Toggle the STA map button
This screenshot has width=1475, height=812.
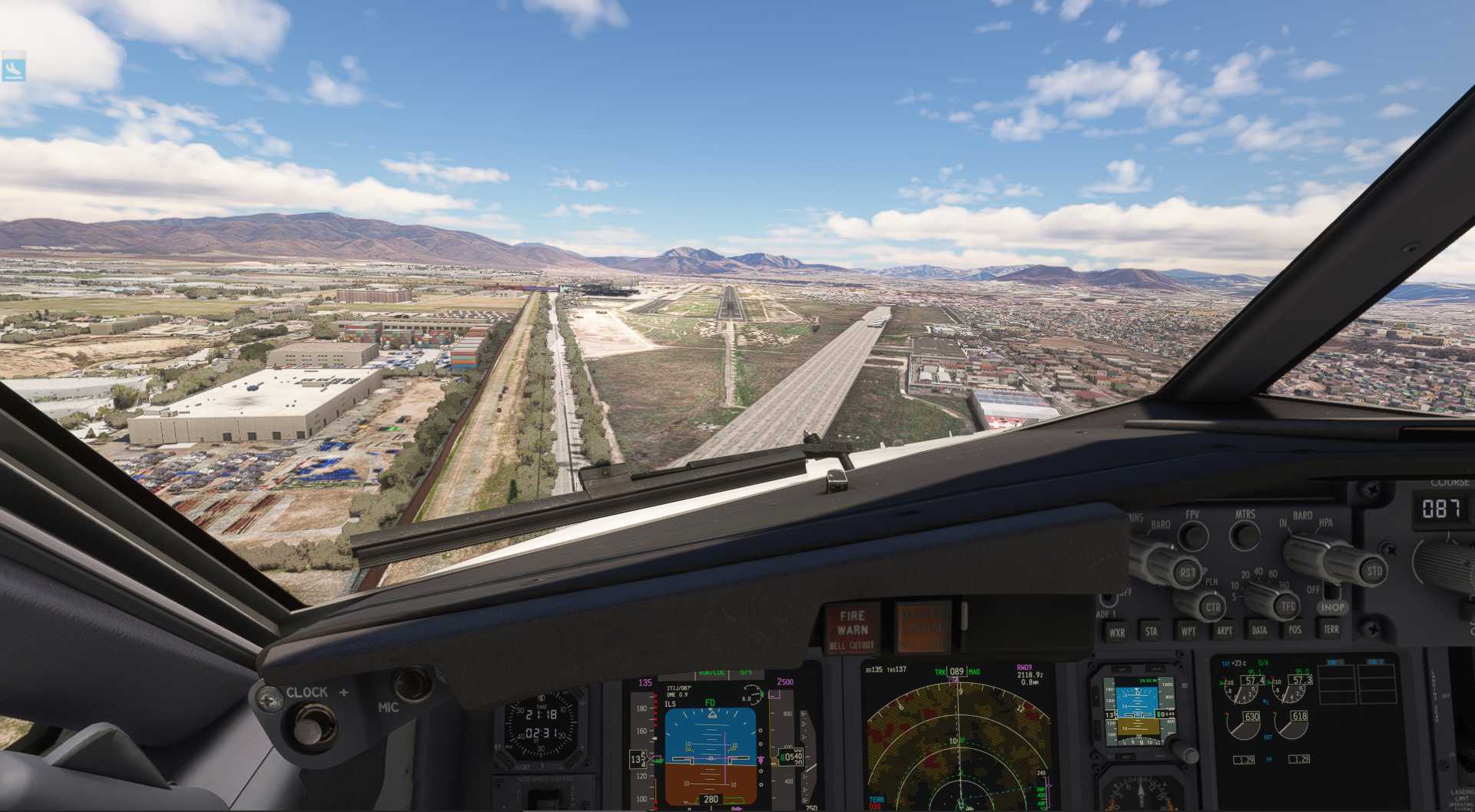pos(1152,631)
